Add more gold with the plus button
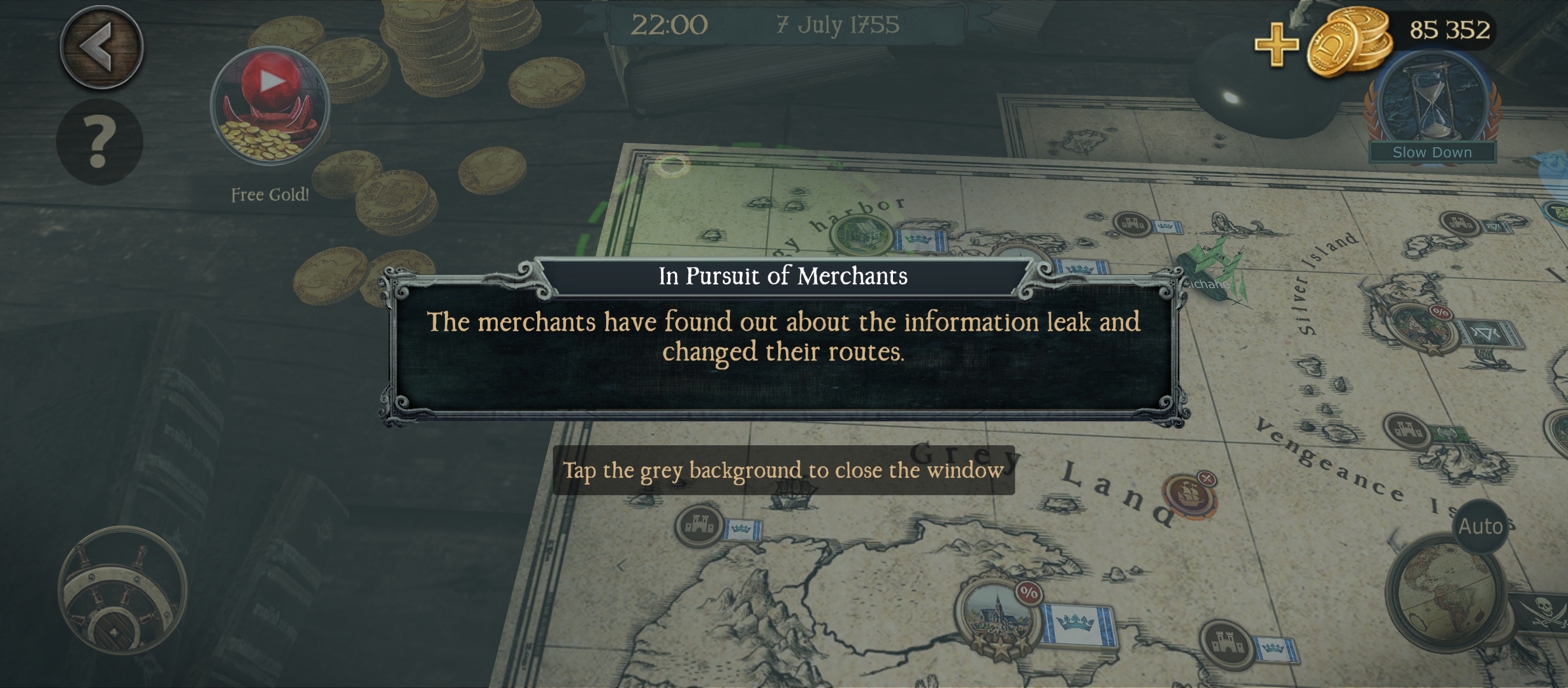Image resolution: width=1568 pixels, height=688 pixels. (x=1276, y=44)
